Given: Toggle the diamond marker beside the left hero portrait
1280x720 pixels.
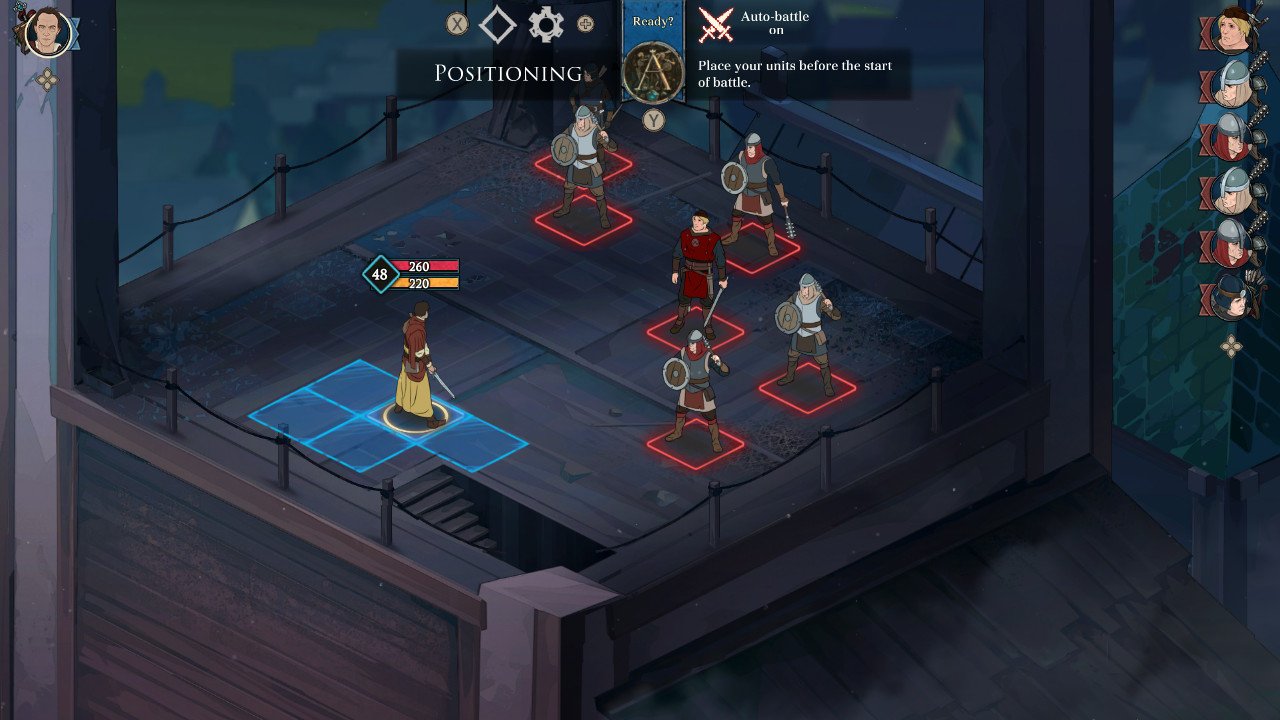Looking at the screenshot, I should point(73,33).
